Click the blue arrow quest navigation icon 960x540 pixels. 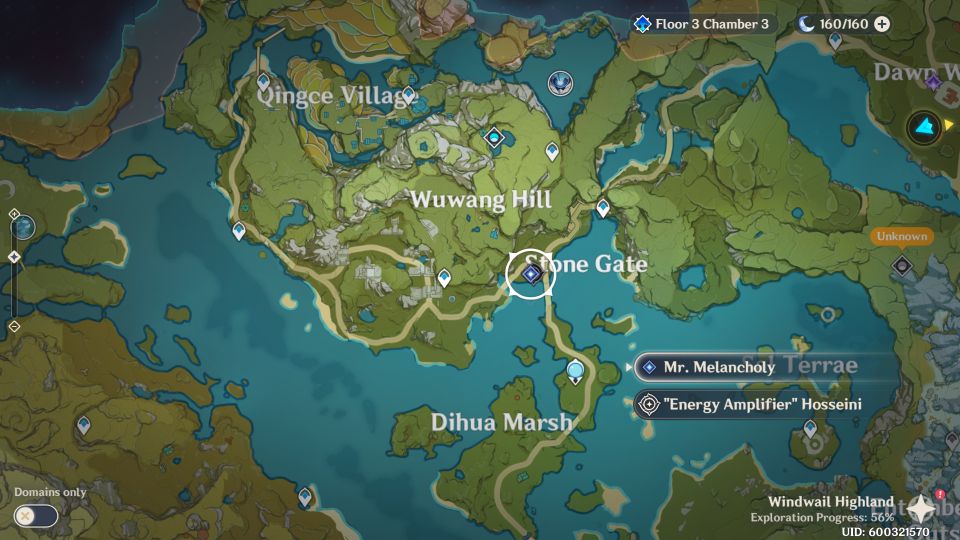click(925, 127)
